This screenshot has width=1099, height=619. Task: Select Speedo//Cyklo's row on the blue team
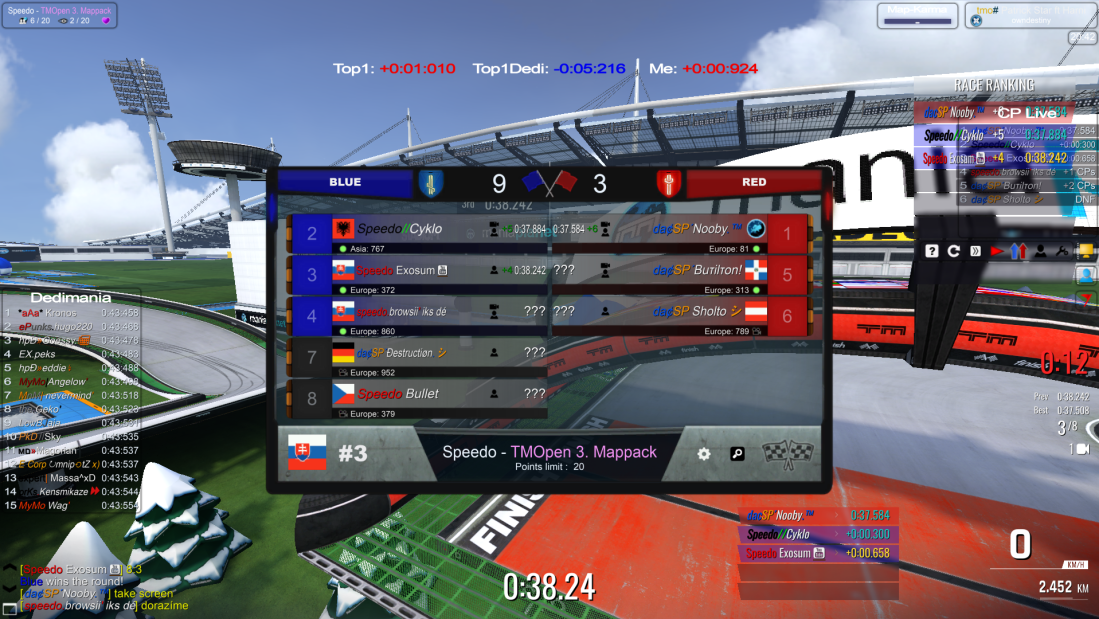pos(418,235)
